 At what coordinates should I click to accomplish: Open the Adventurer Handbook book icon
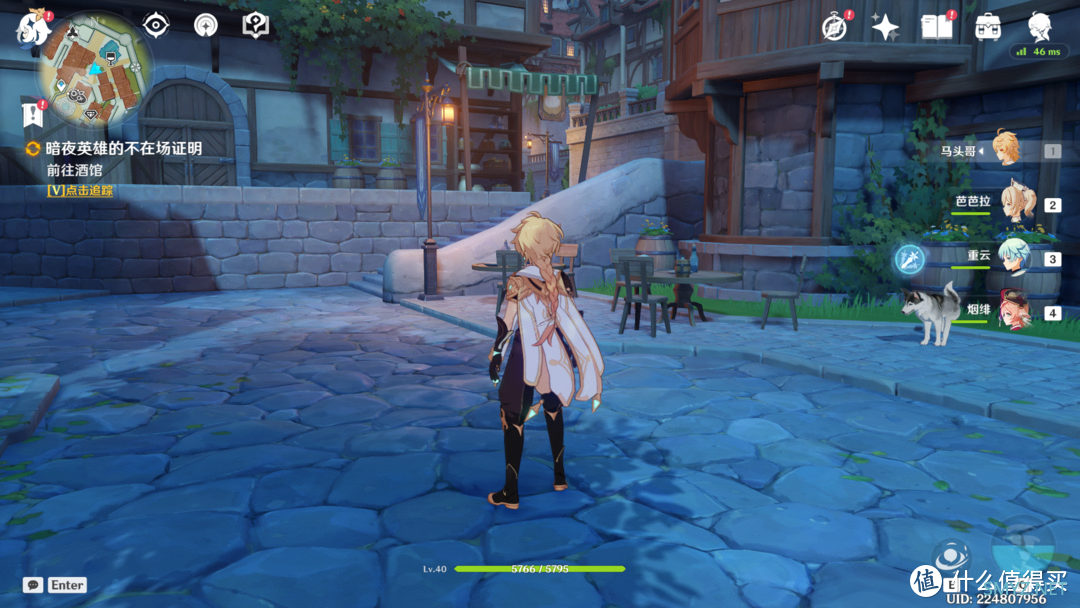tap(937, 27)
